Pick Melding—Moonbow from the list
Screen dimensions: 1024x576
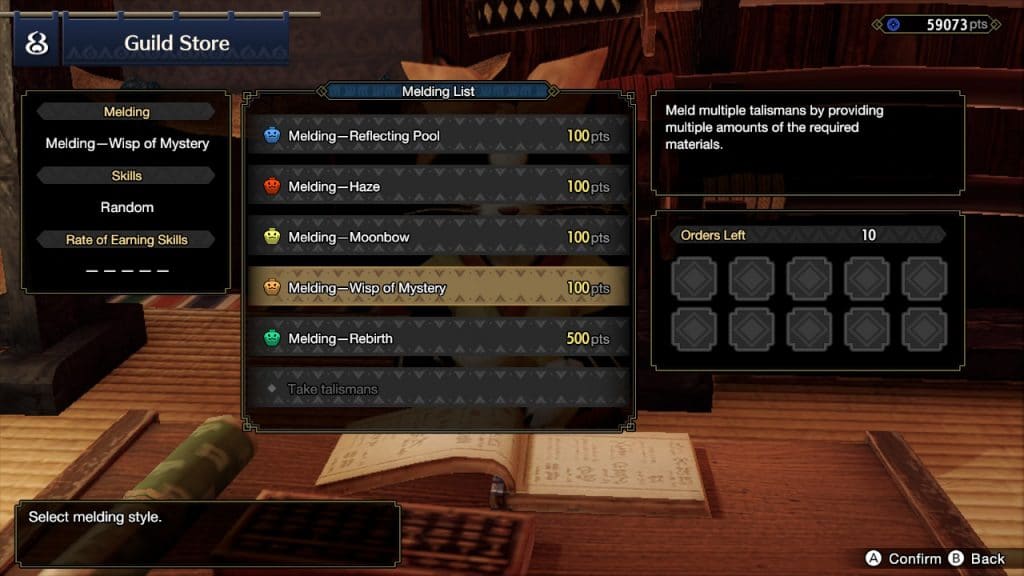pos(437,238)
